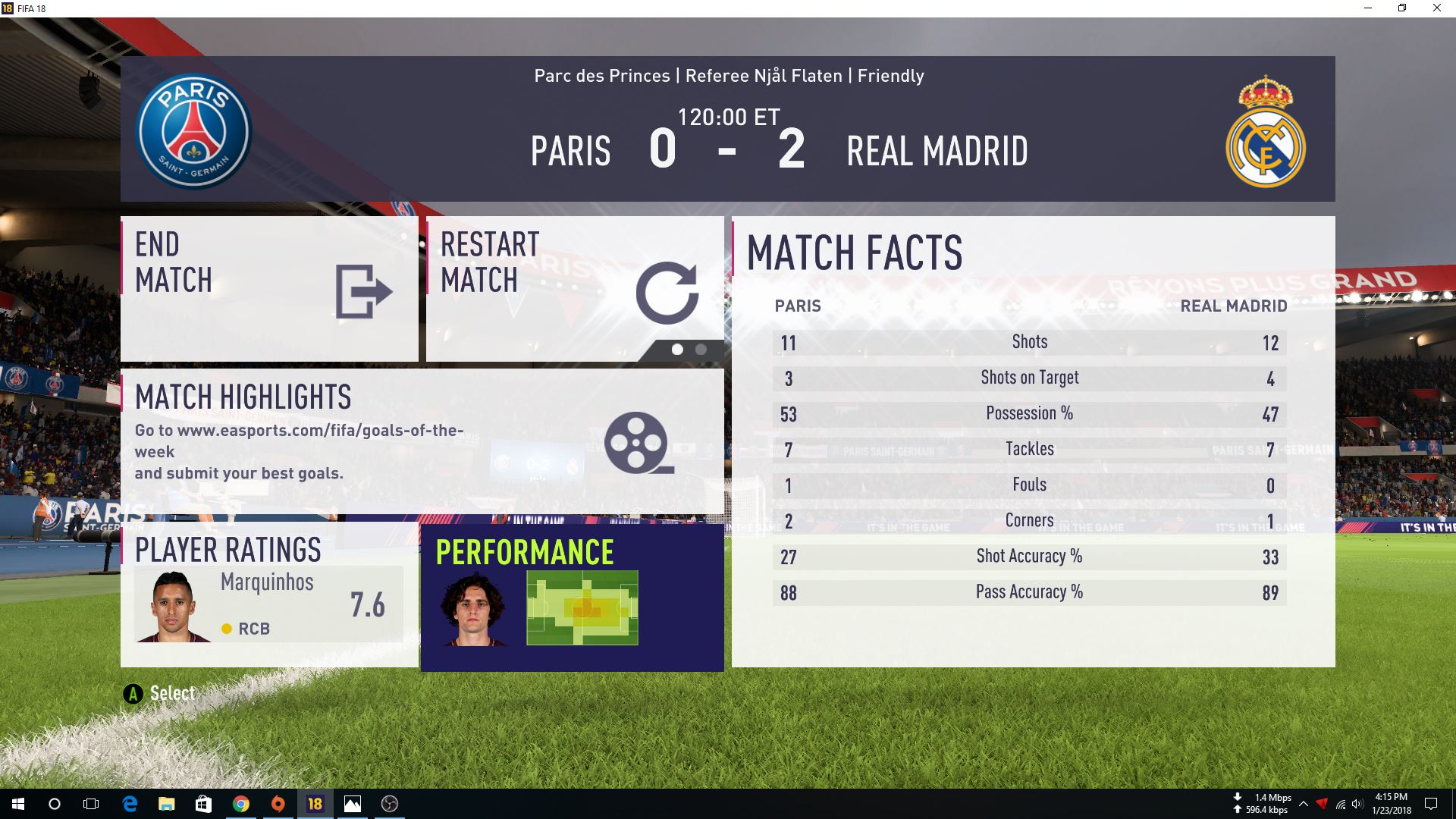Open the Match Highlights panel
Screen dimensions: 1456x819
[x=422, y=441]
